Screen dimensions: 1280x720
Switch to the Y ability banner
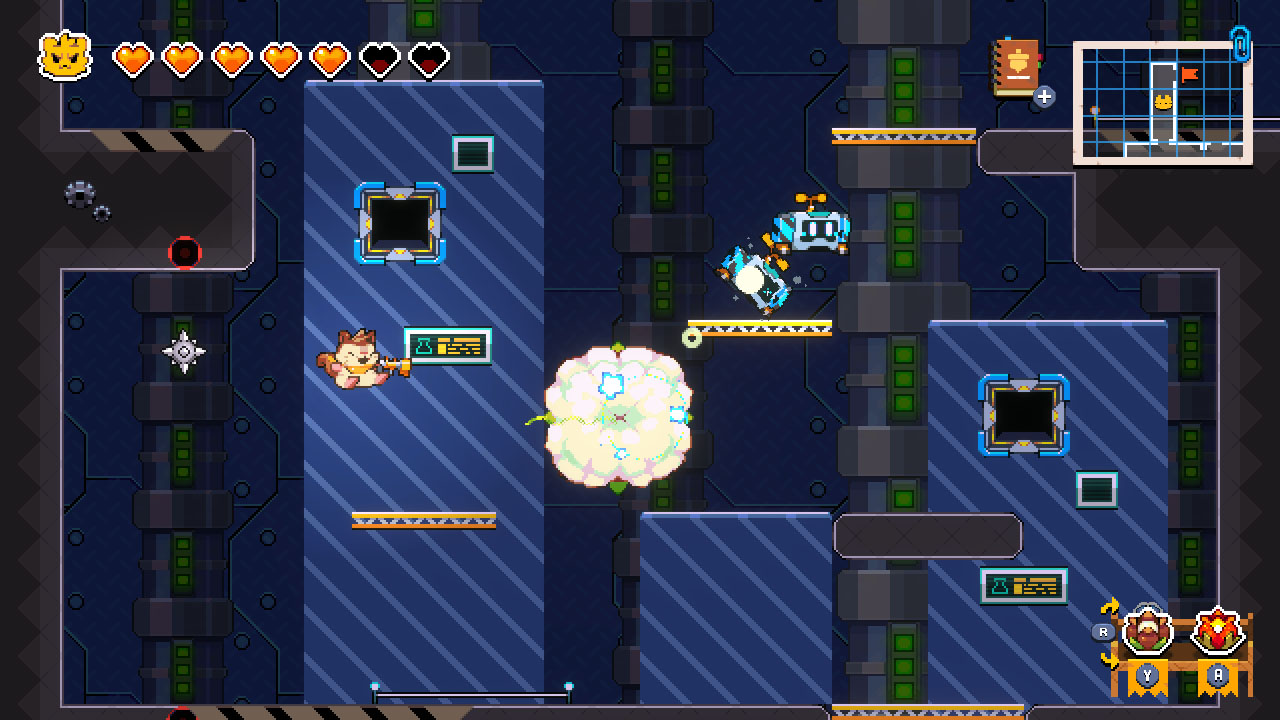(x=1148, y=674)
